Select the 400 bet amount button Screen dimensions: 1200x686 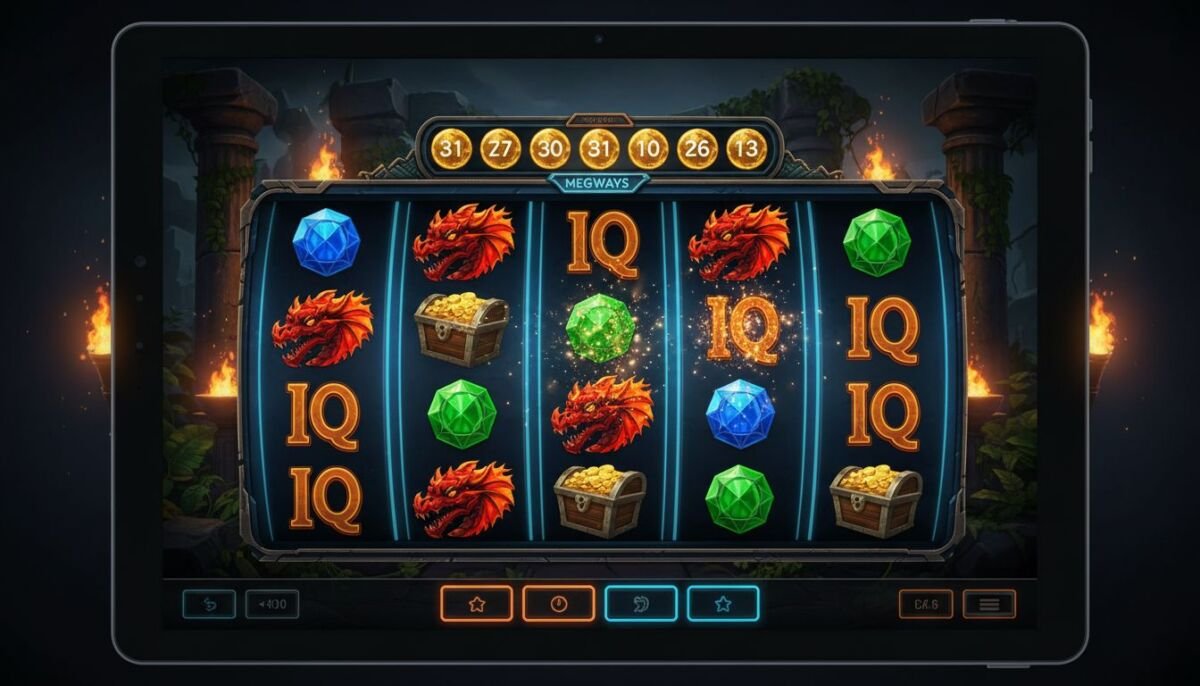pos(272,604)
